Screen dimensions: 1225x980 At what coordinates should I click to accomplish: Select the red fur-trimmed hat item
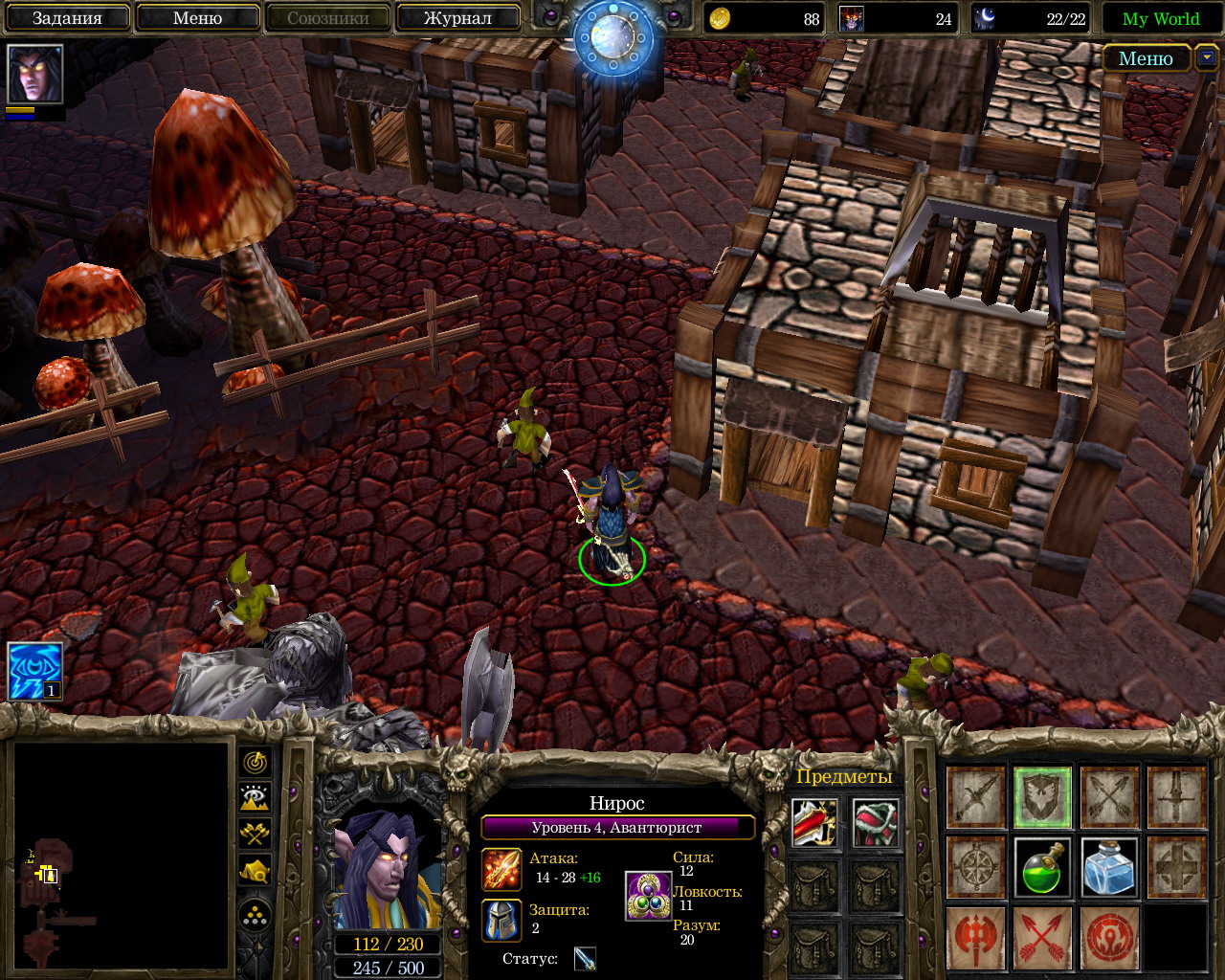(876, 824)
